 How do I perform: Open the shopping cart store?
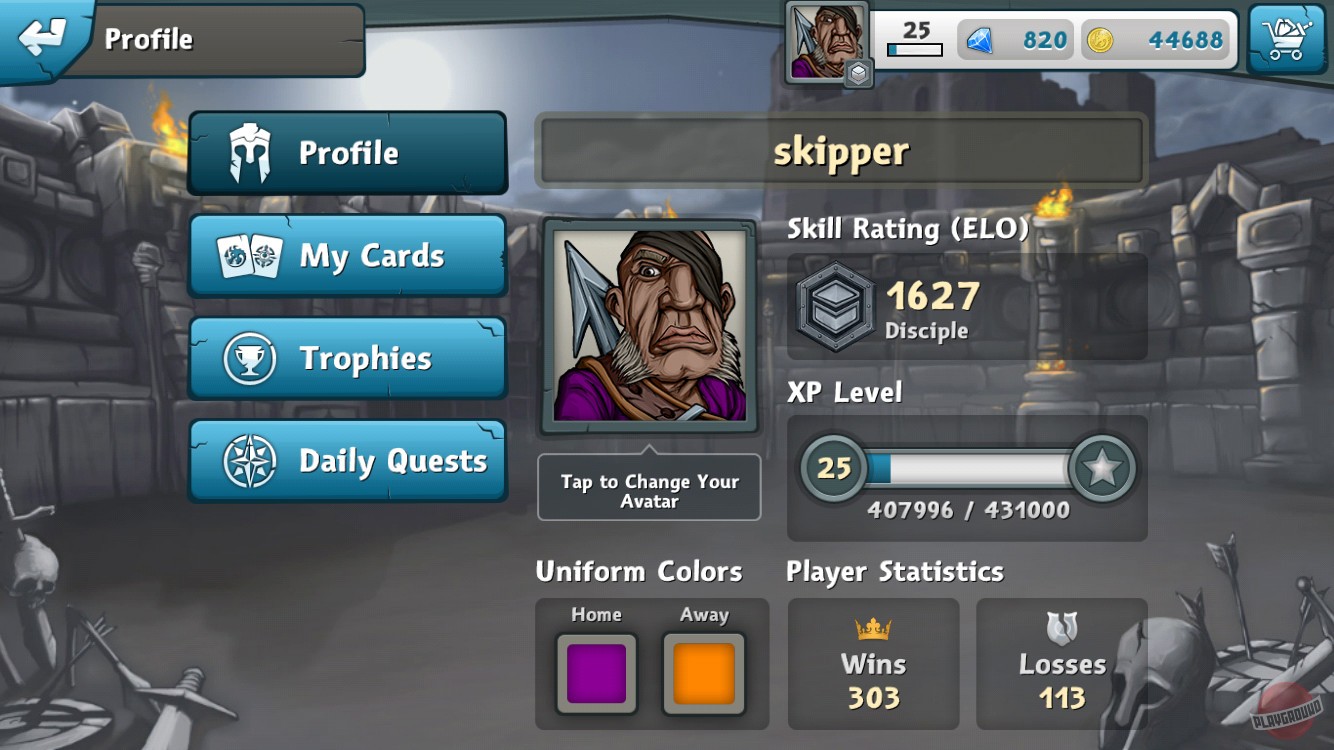click(x=1289, y=38)
